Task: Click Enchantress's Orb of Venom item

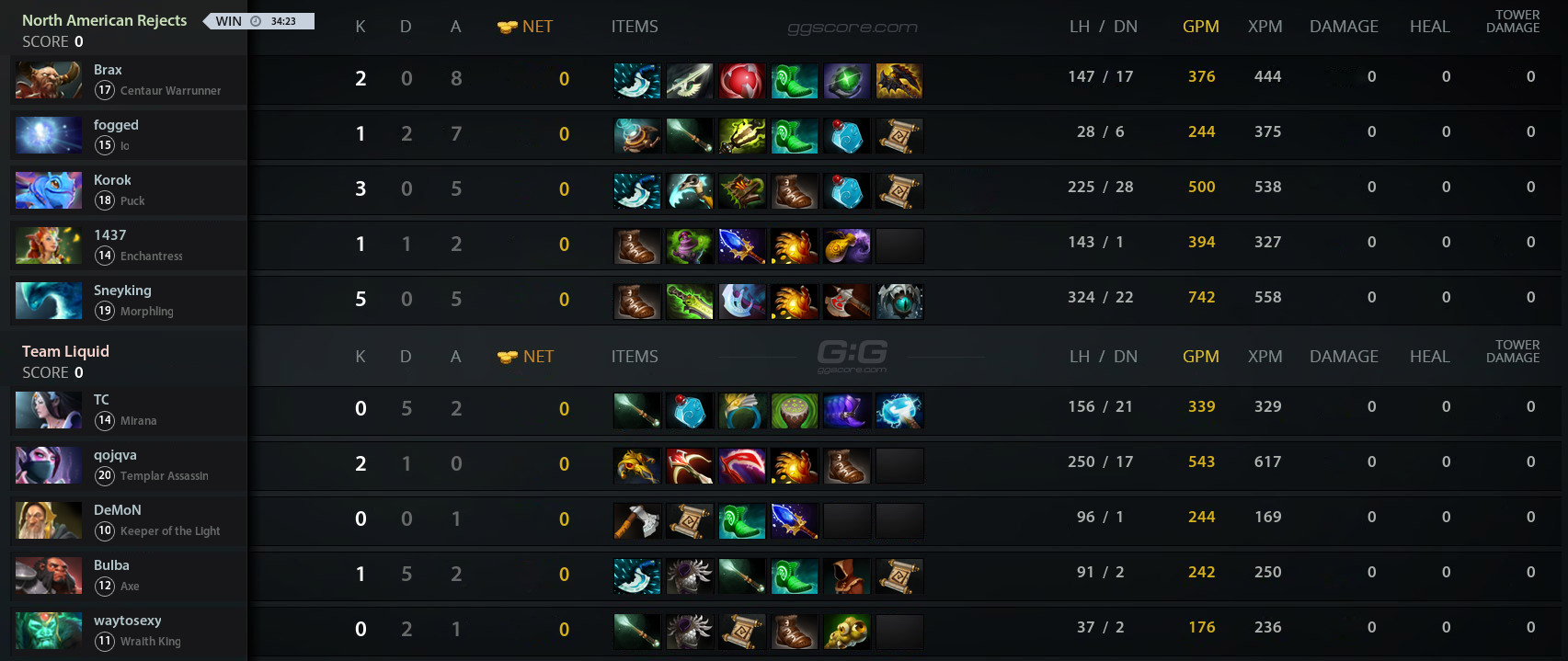Action: pyautogui.click(x=689, y=246)
